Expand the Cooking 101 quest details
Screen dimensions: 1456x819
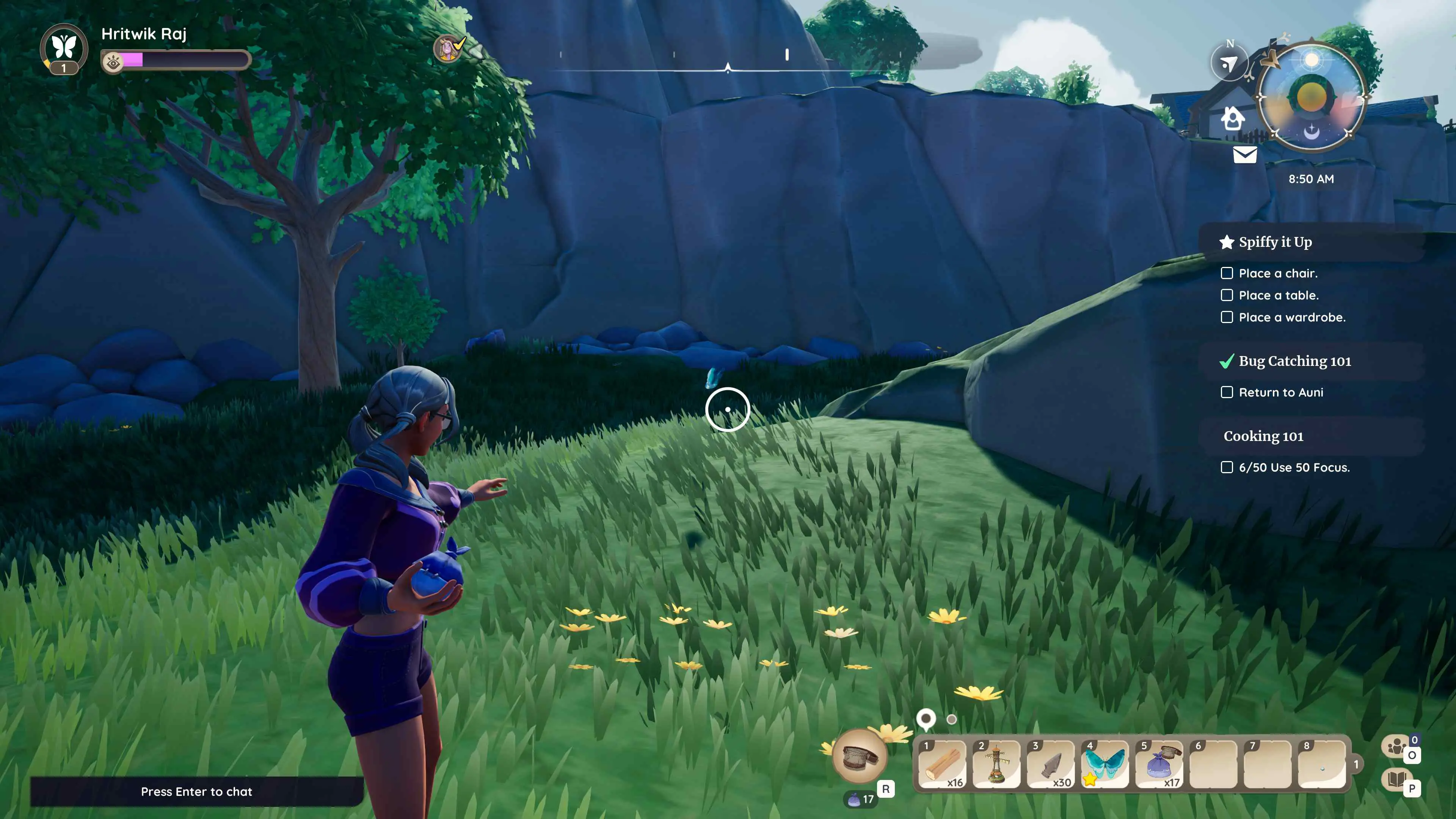[x=1263, y=436]
